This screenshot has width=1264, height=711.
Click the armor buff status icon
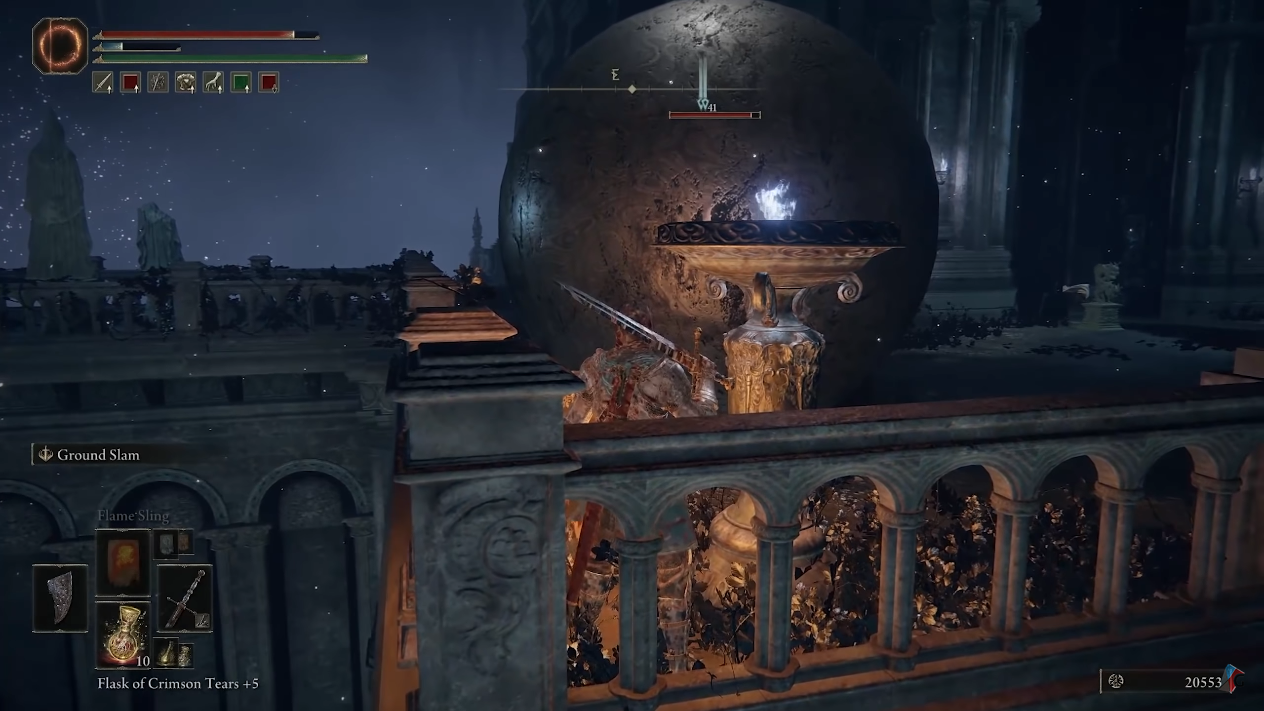point(185,83)
